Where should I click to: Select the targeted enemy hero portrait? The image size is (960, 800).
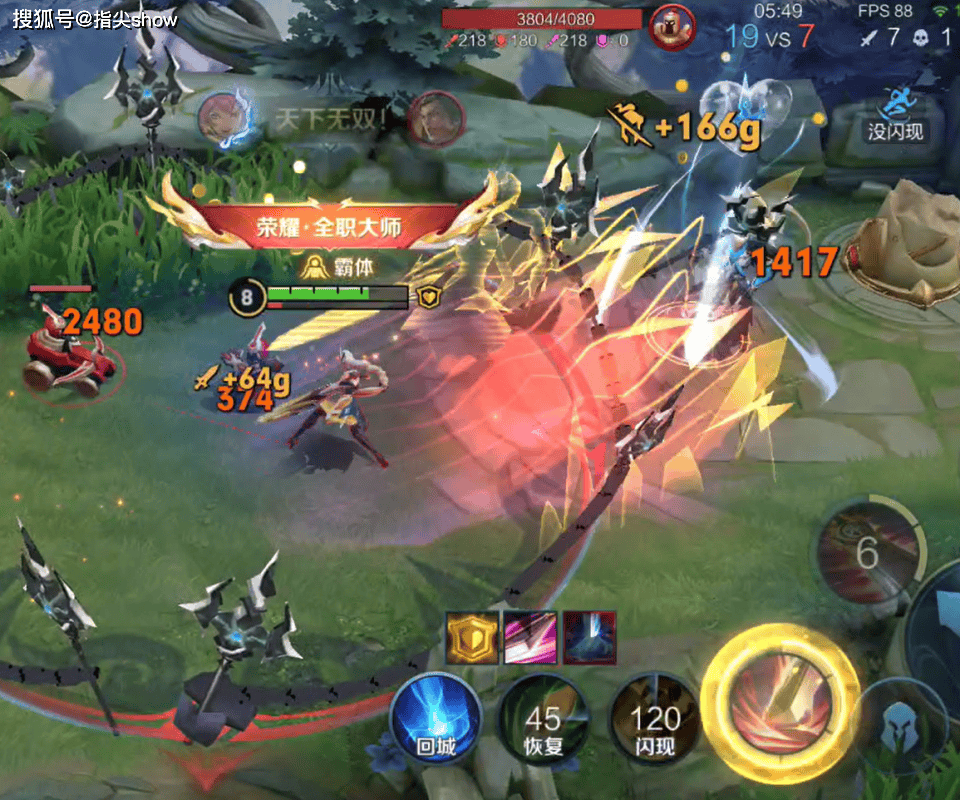click(x=671, y=26)
